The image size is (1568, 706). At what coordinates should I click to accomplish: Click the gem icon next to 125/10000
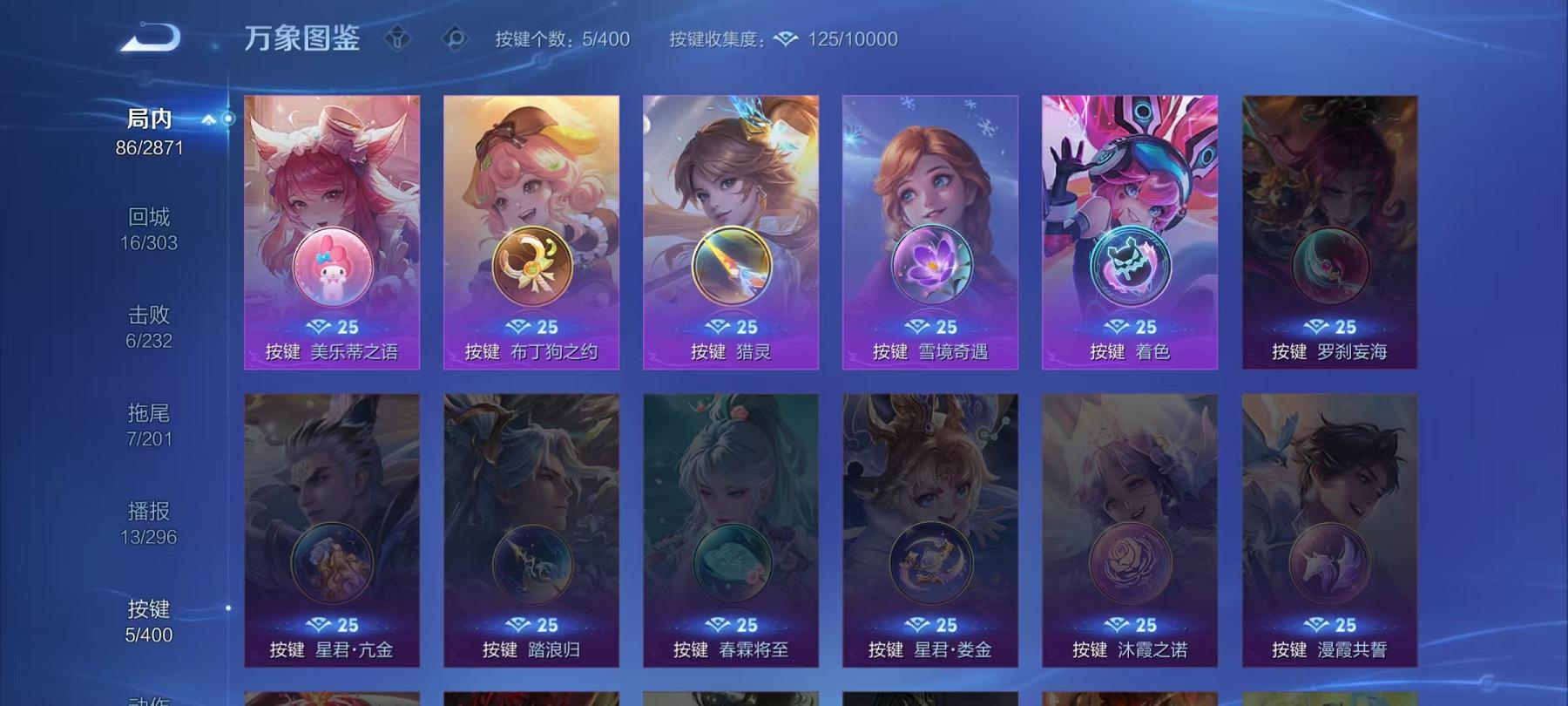[786, 38]
